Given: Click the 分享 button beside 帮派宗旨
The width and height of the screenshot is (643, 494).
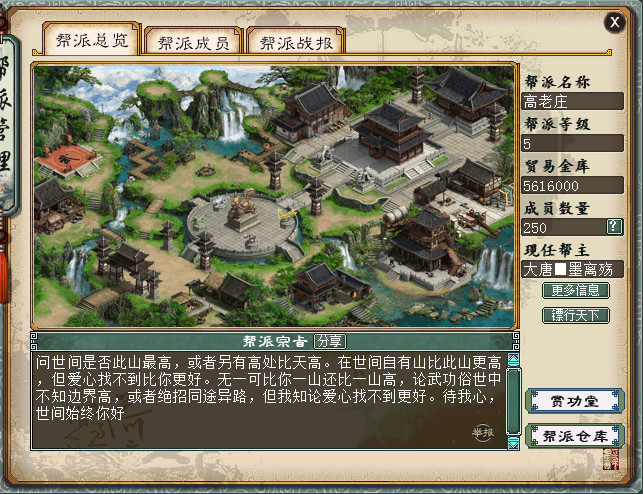Looking at the screenshot, I should [x=328, y=341].
